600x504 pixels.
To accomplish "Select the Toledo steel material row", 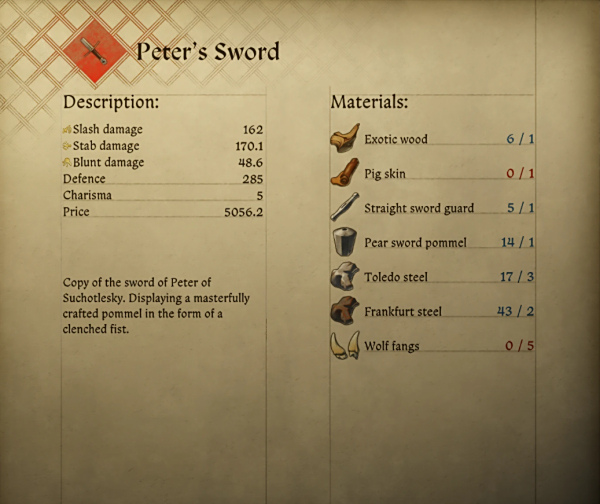I will [430, 277].
